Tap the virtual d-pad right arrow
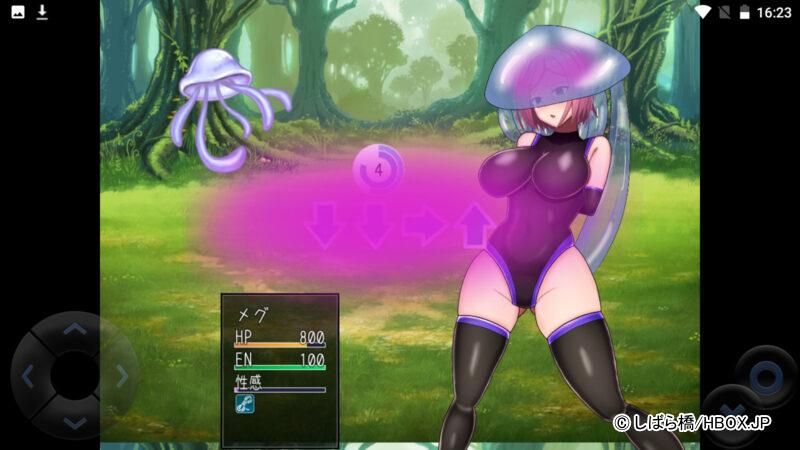The width and height of the screenshot is (800, 450). click(121, 376)
